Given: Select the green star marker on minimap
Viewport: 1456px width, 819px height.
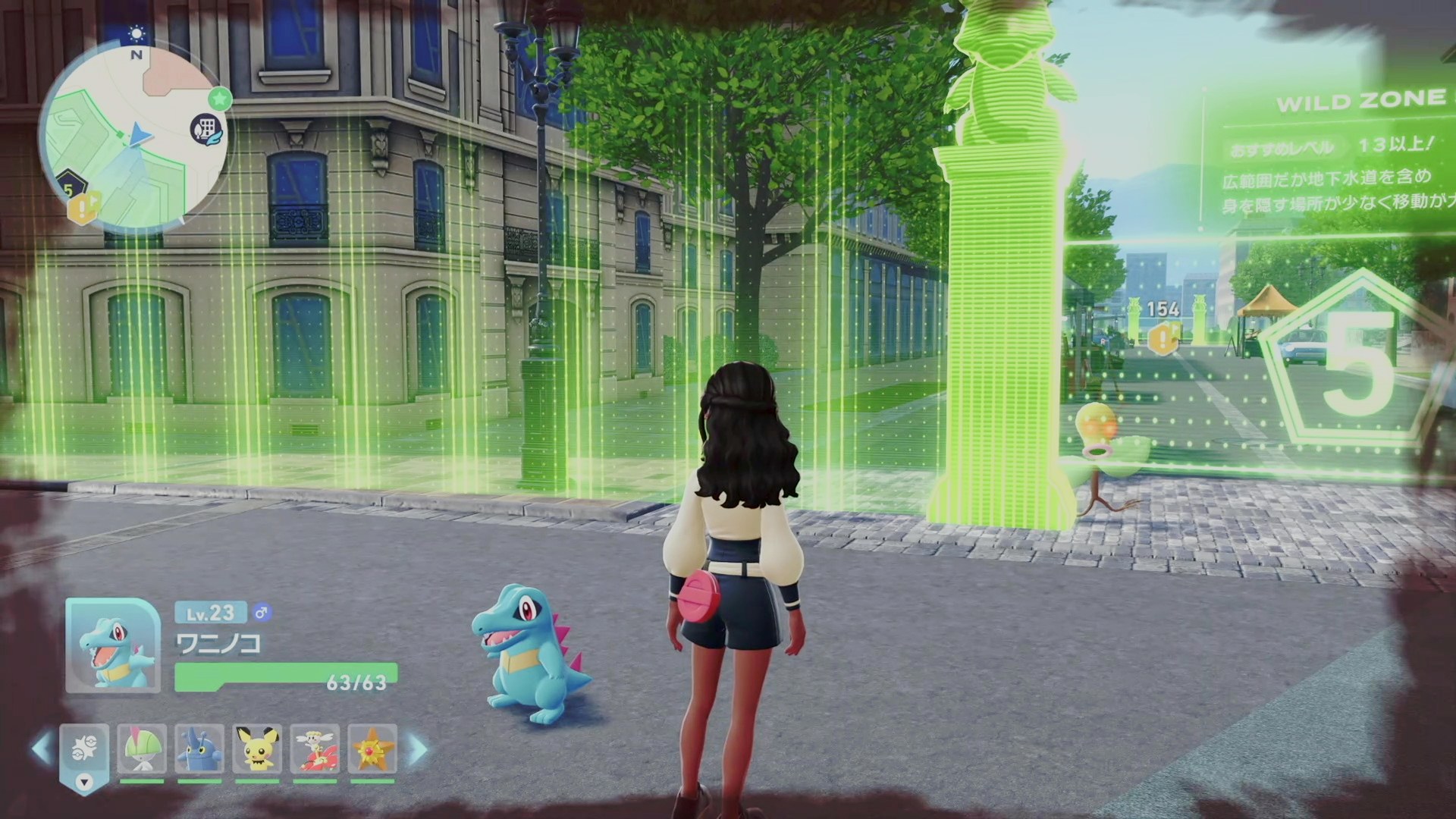Looking at the screenshot, I should 219,98.
